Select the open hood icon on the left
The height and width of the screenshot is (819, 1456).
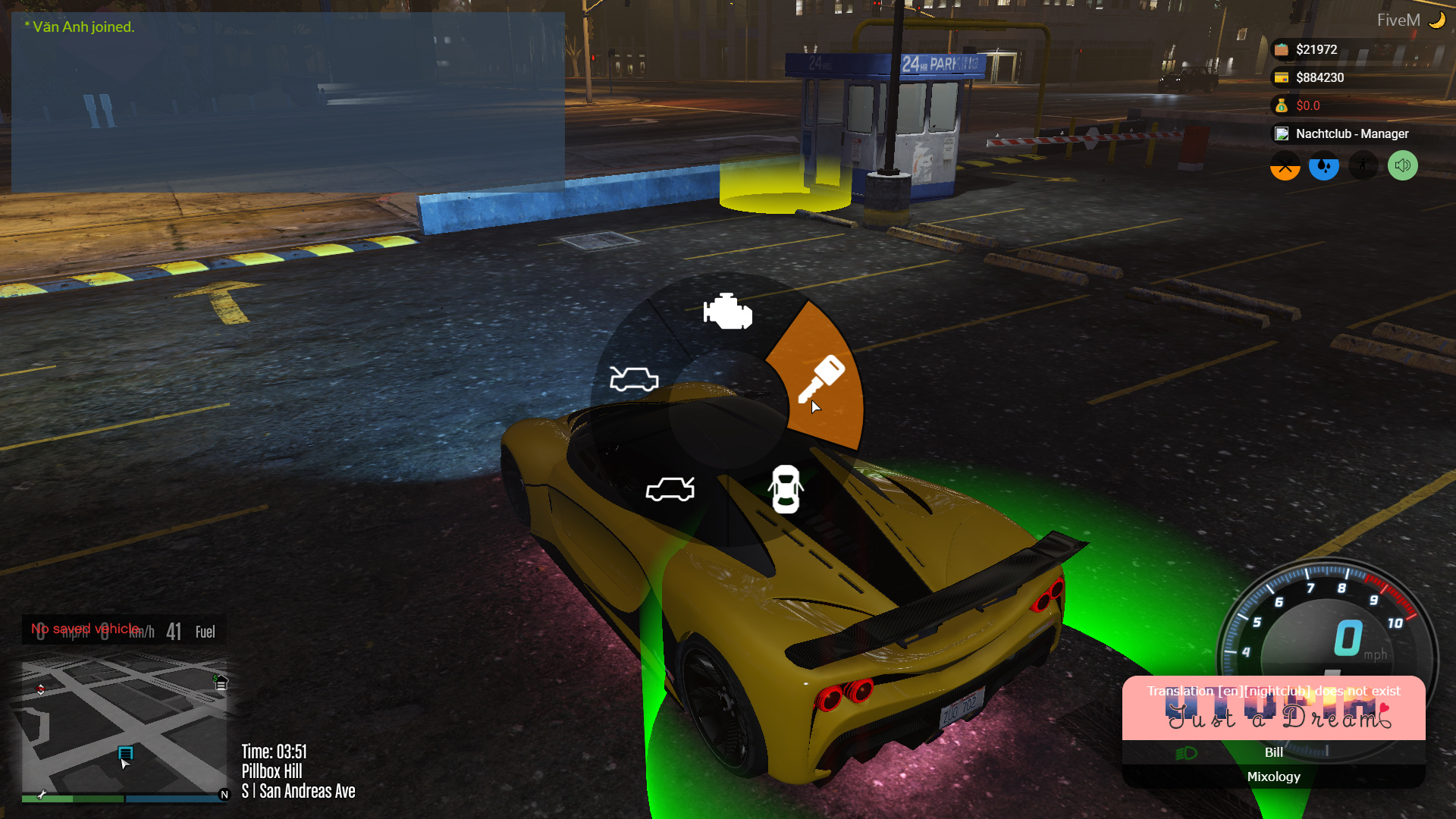pos(634,379)
